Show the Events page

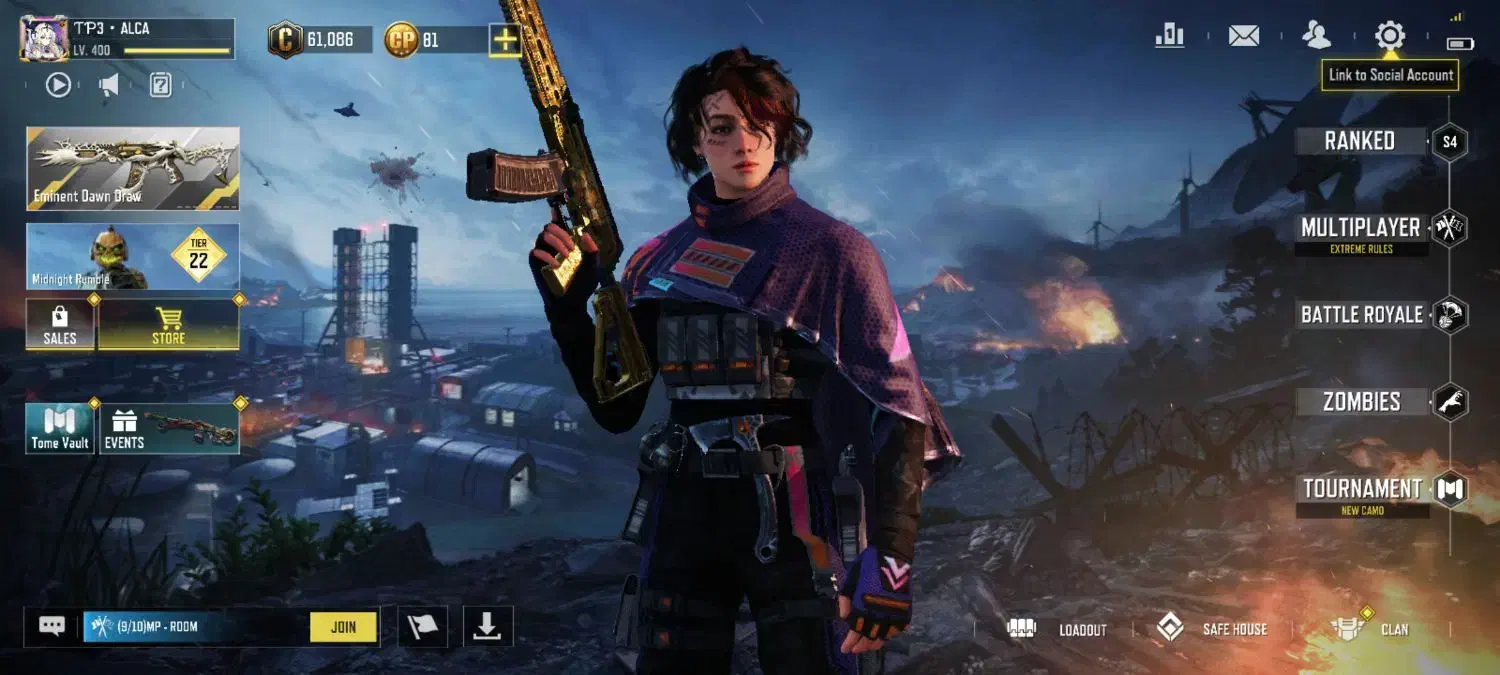(x=169, y=429)
